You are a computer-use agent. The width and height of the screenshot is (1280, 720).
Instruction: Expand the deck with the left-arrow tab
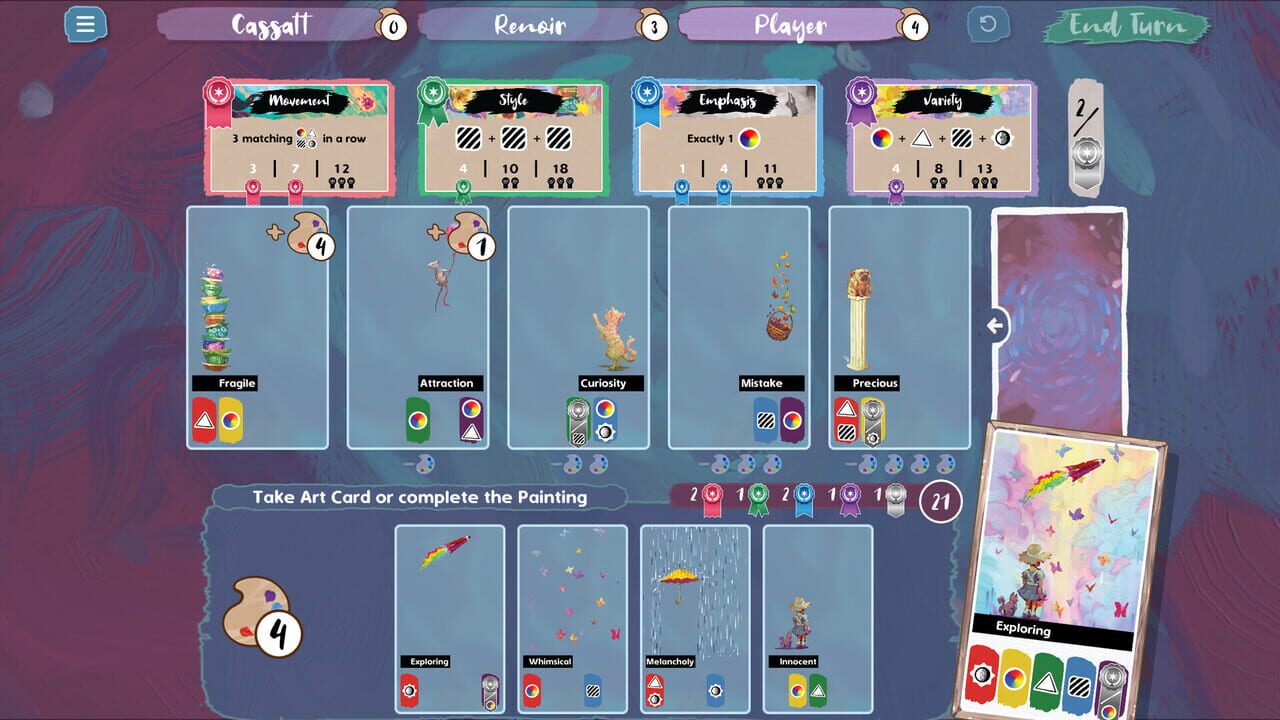click(x=997, y=322)
